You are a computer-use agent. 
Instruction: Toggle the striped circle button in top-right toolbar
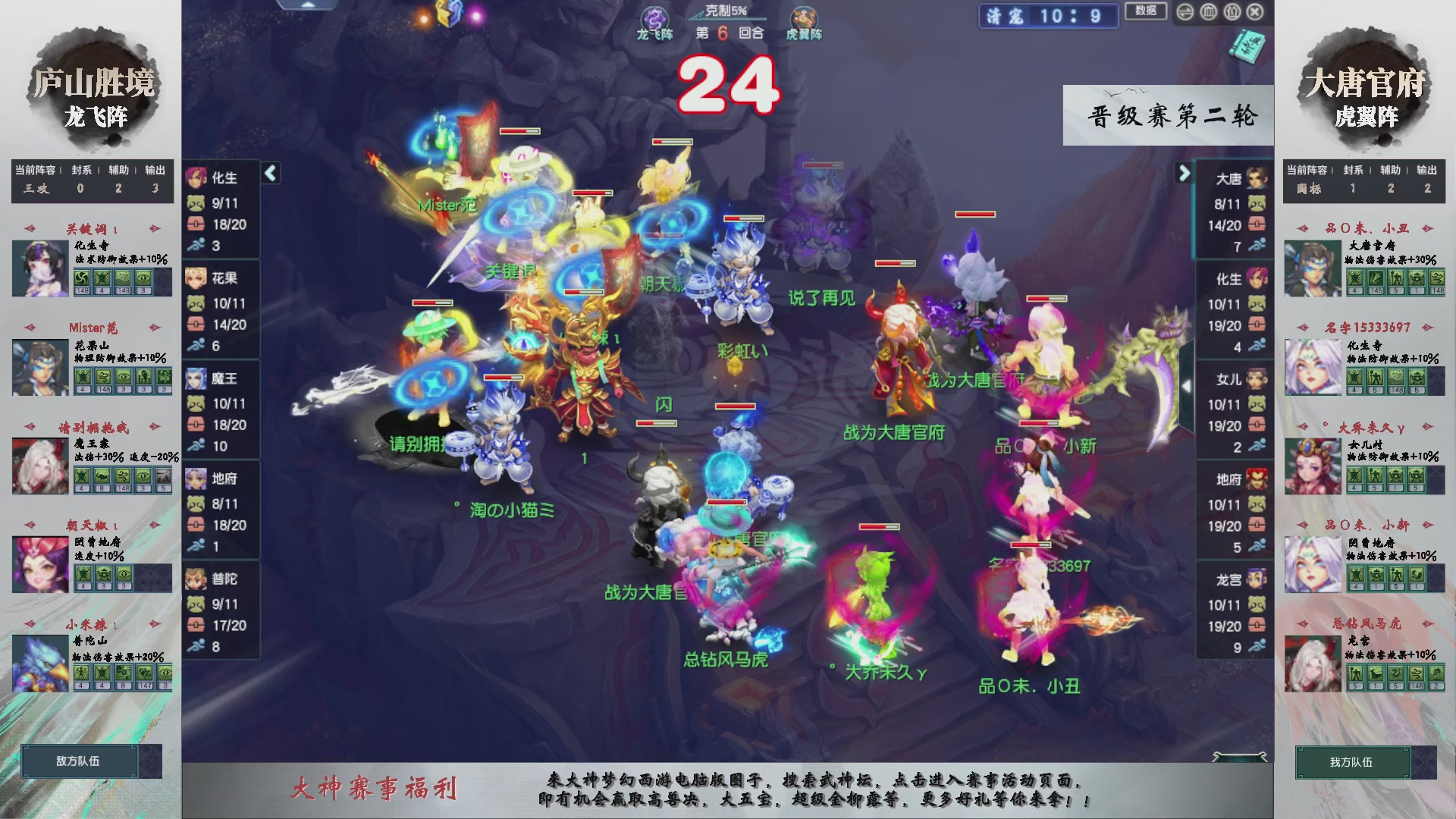1185,12
